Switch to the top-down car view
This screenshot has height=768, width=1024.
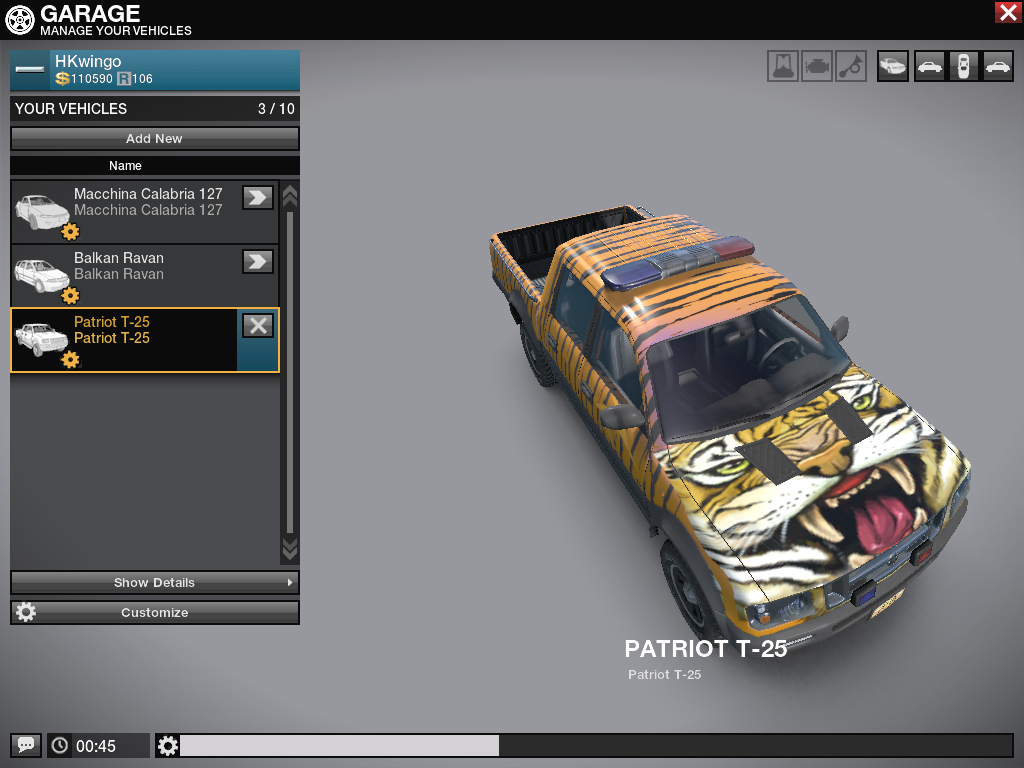pos(962,67)
